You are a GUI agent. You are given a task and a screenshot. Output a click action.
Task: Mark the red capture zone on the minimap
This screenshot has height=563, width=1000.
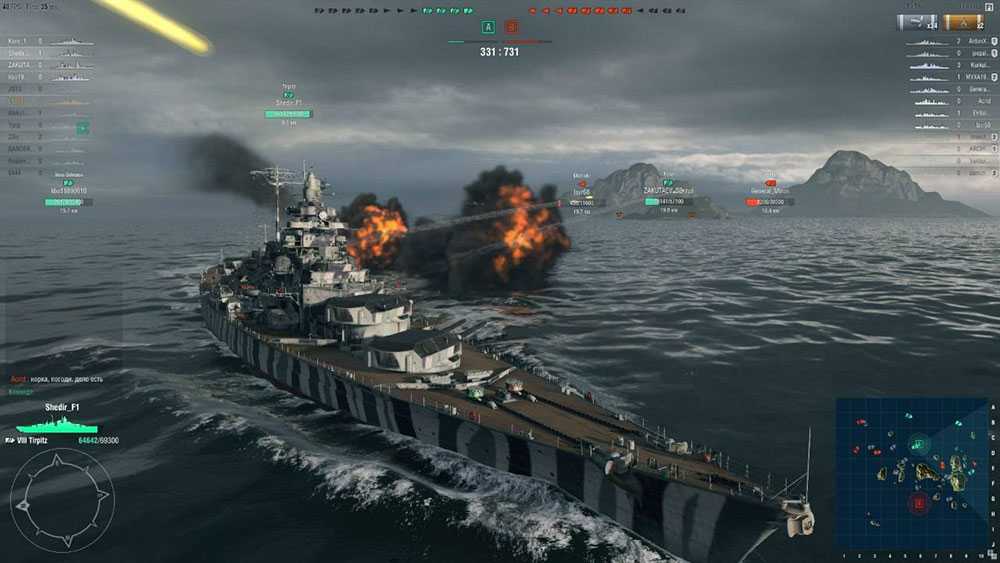918,503
